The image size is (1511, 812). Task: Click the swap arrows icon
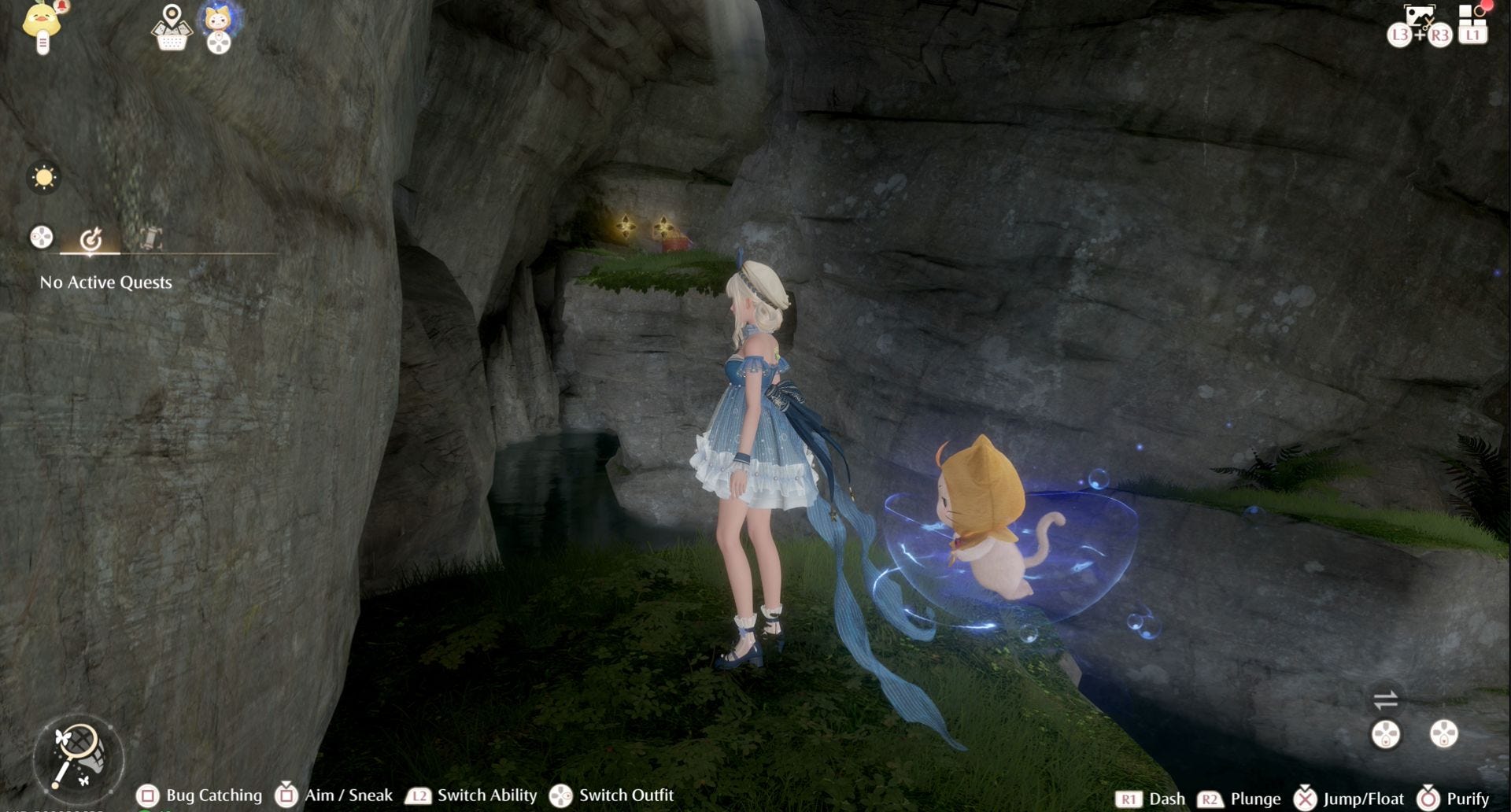(1385, 699)
